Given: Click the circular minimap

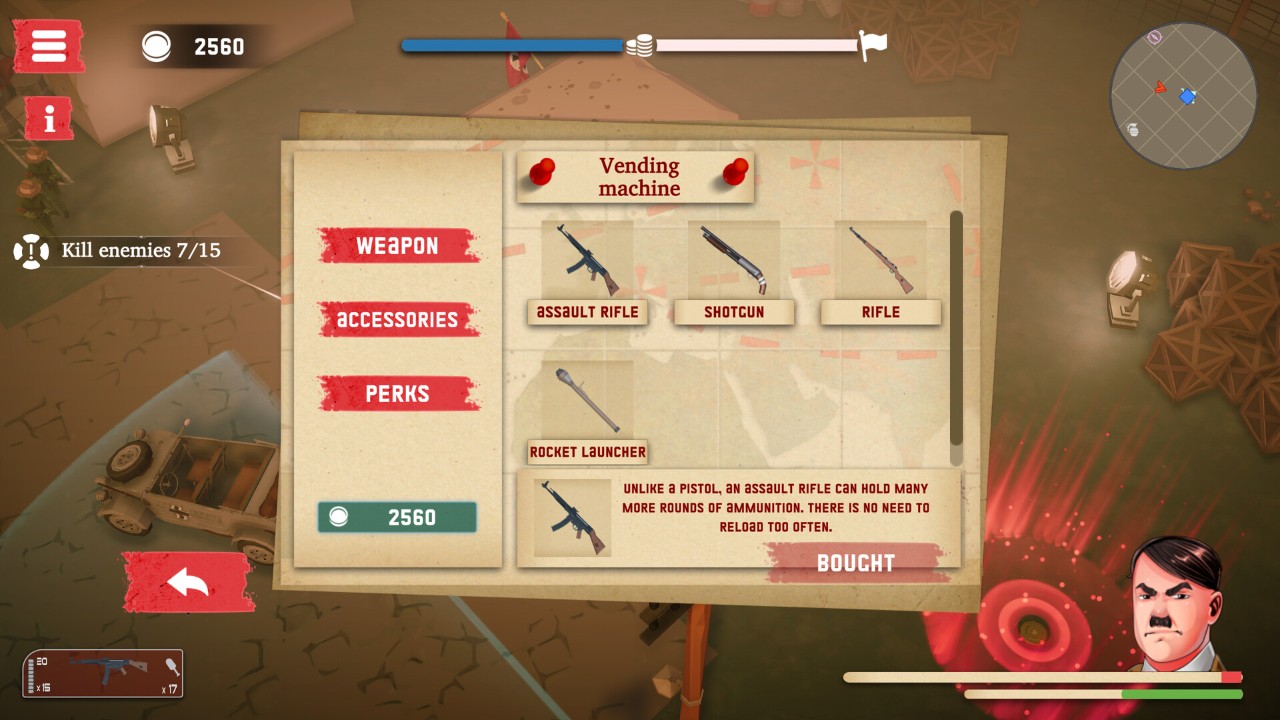Looking at the screenshot, I should tap(1183, 96).
